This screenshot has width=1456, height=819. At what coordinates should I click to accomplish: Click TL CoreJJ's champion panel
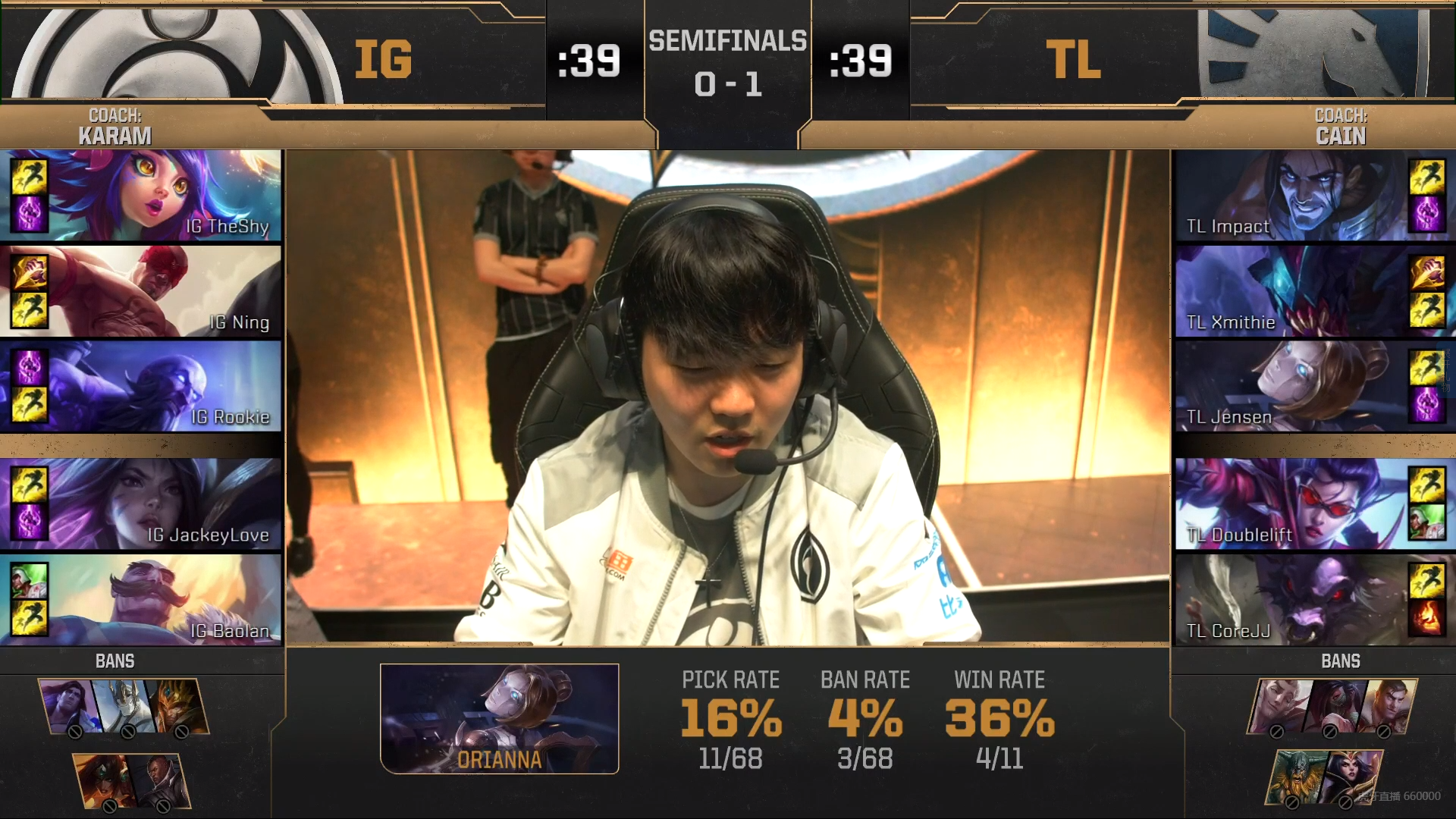pos(1289,600)
